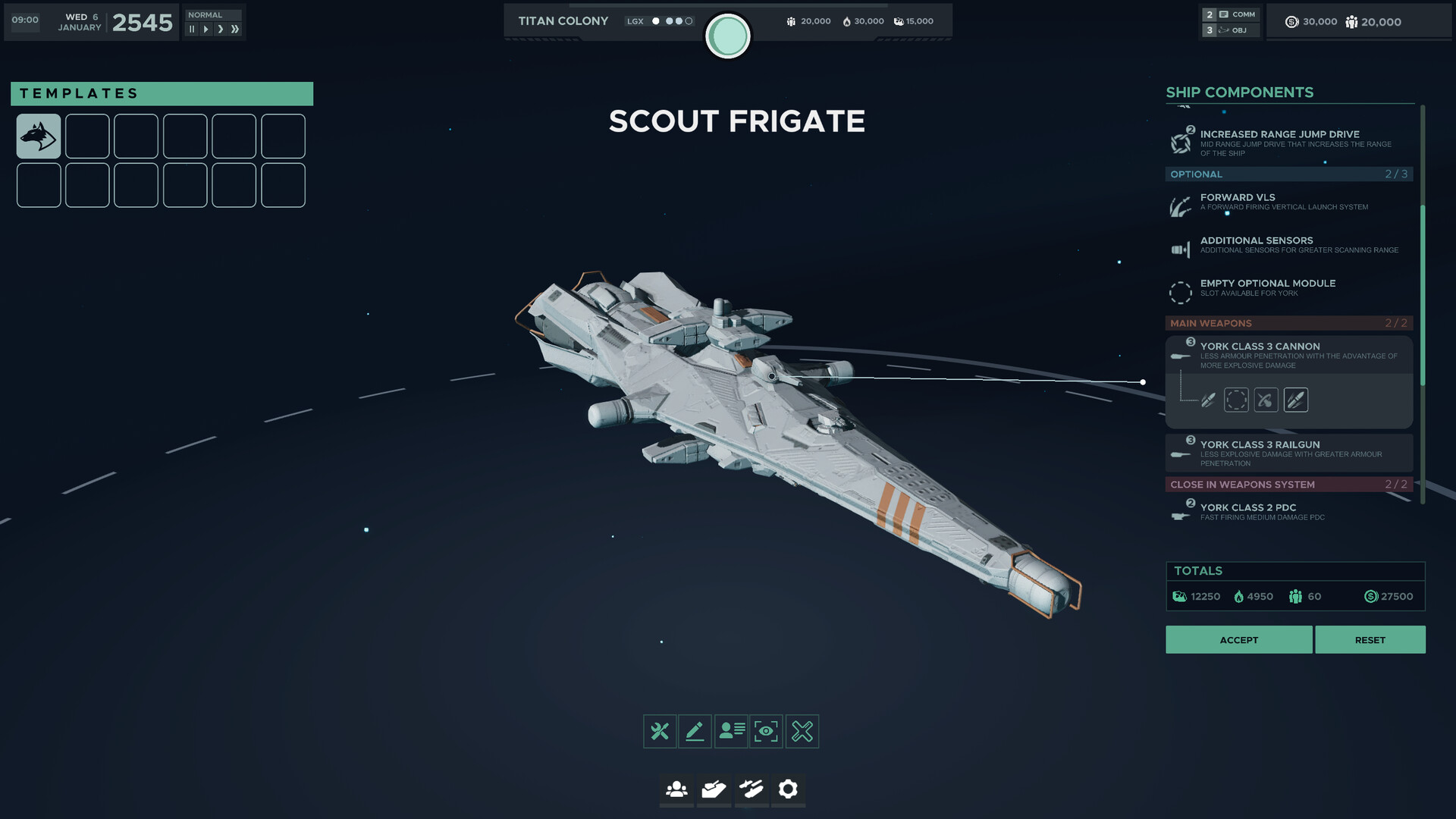Open the missiles icon on bottom bar
The width and height of the screenshot is (1456, 819).
click(x=751, y=790)
